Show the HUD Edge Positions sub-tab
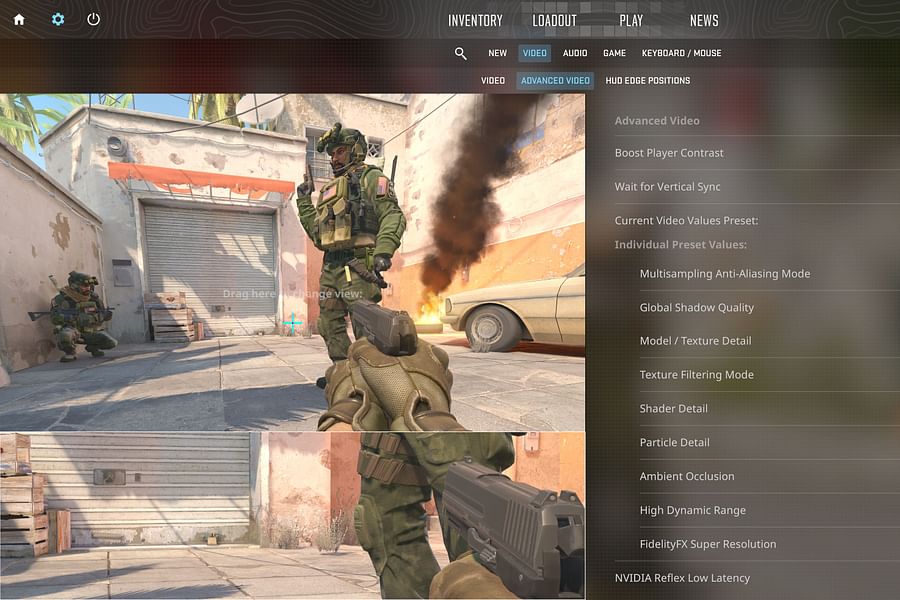The height and width of the screenshot is (600, 900). click(648, 81)
